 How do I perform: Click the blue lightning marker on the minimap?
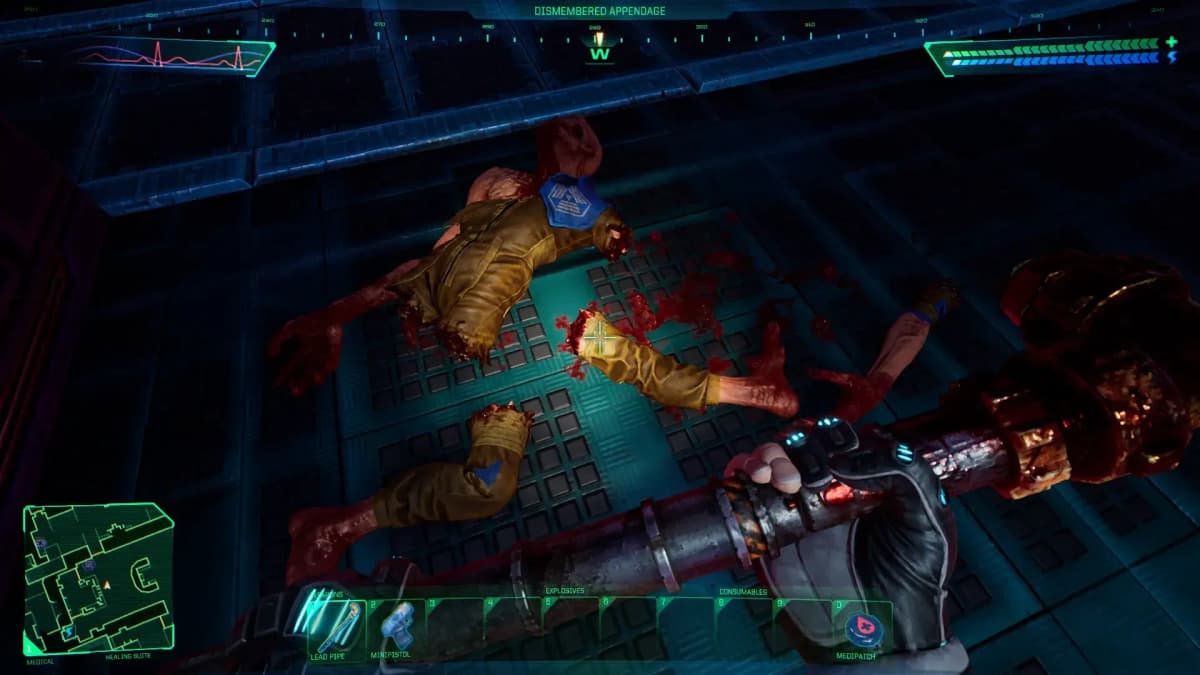point(68,632)
